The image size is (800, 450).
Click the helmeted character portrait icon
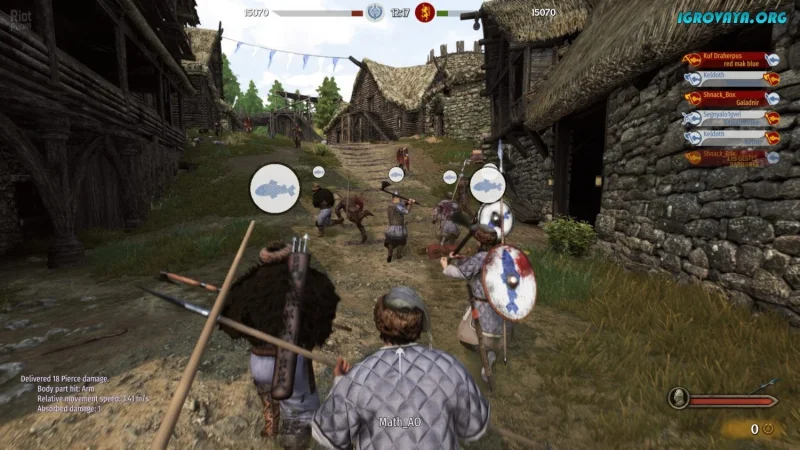677,400
